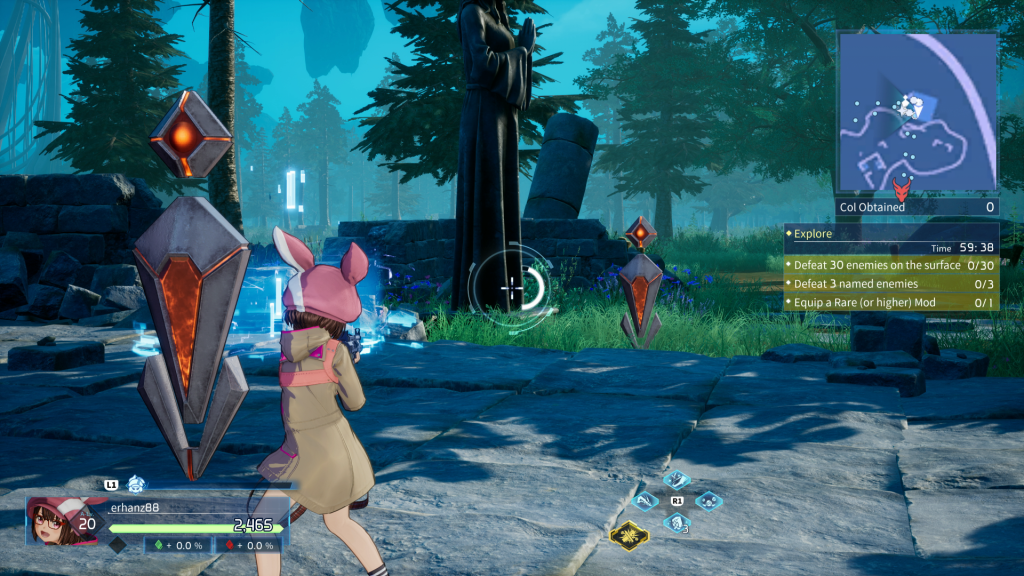
Task: Select the Defeat 3 named enemies objective
Action: (x=890, y=284)
